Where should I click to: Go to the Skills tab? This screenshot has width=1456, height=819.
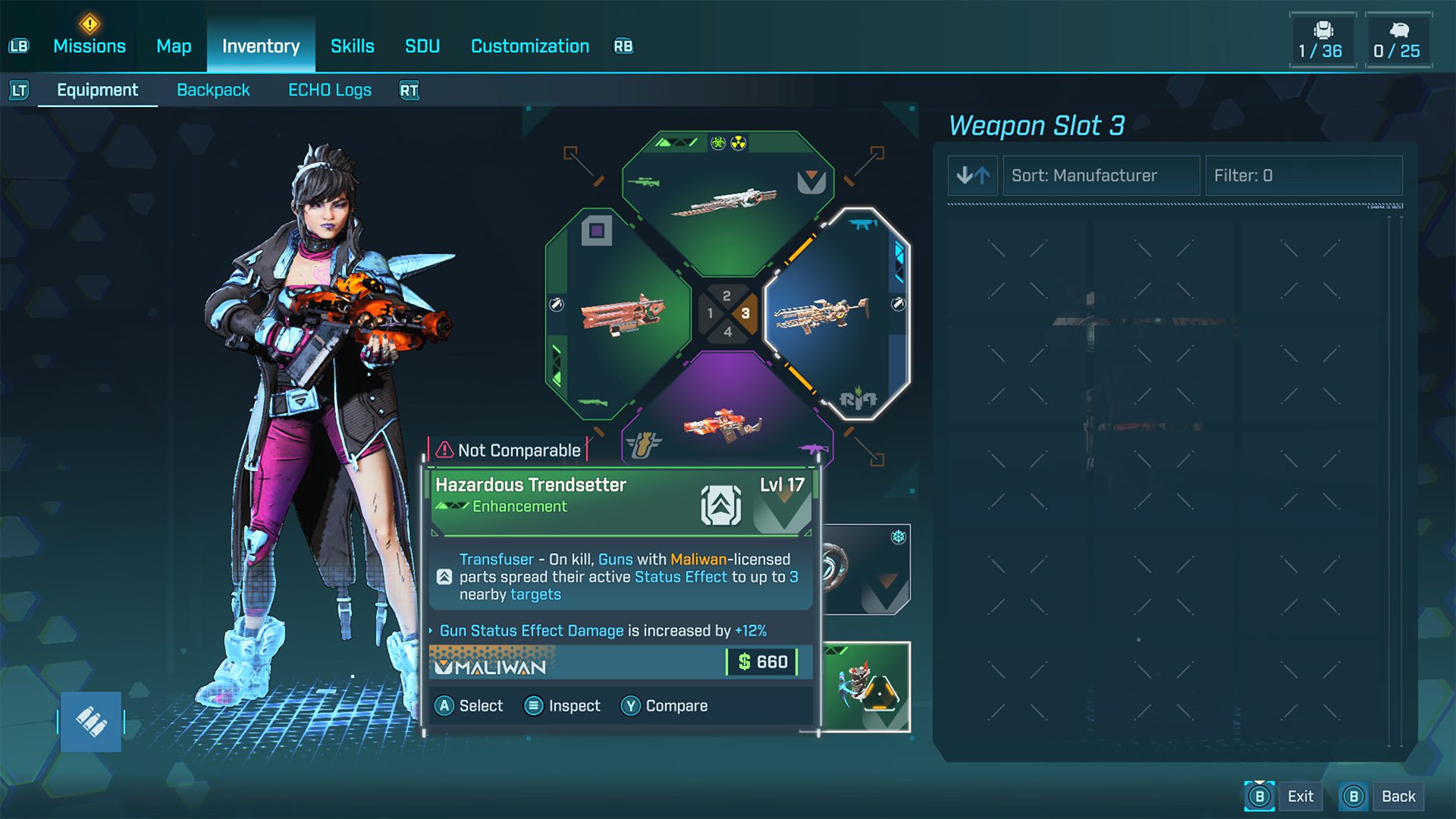click(352, 46)
